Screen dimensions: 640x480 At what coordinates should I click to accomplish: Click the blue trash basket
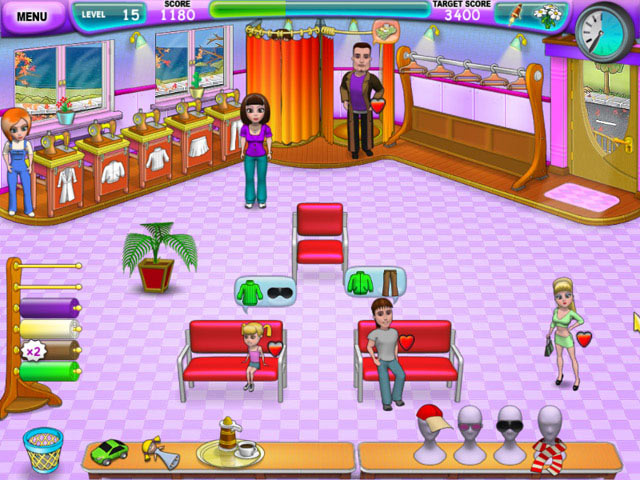[x=42, y=449]
